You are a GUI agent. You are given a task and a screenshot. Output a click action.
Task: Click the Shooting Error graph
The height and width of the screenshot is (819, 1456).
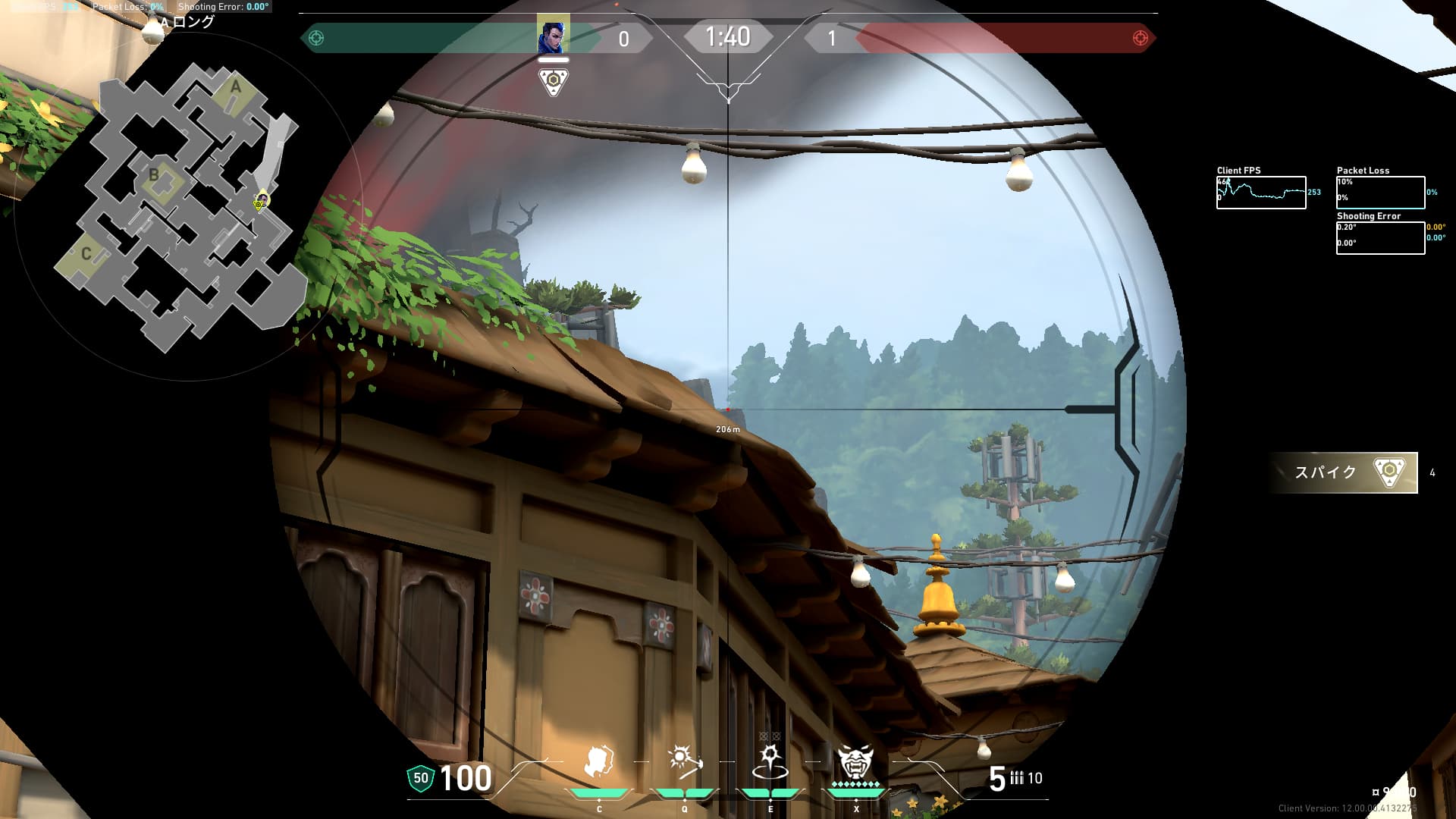(1380, 238)
